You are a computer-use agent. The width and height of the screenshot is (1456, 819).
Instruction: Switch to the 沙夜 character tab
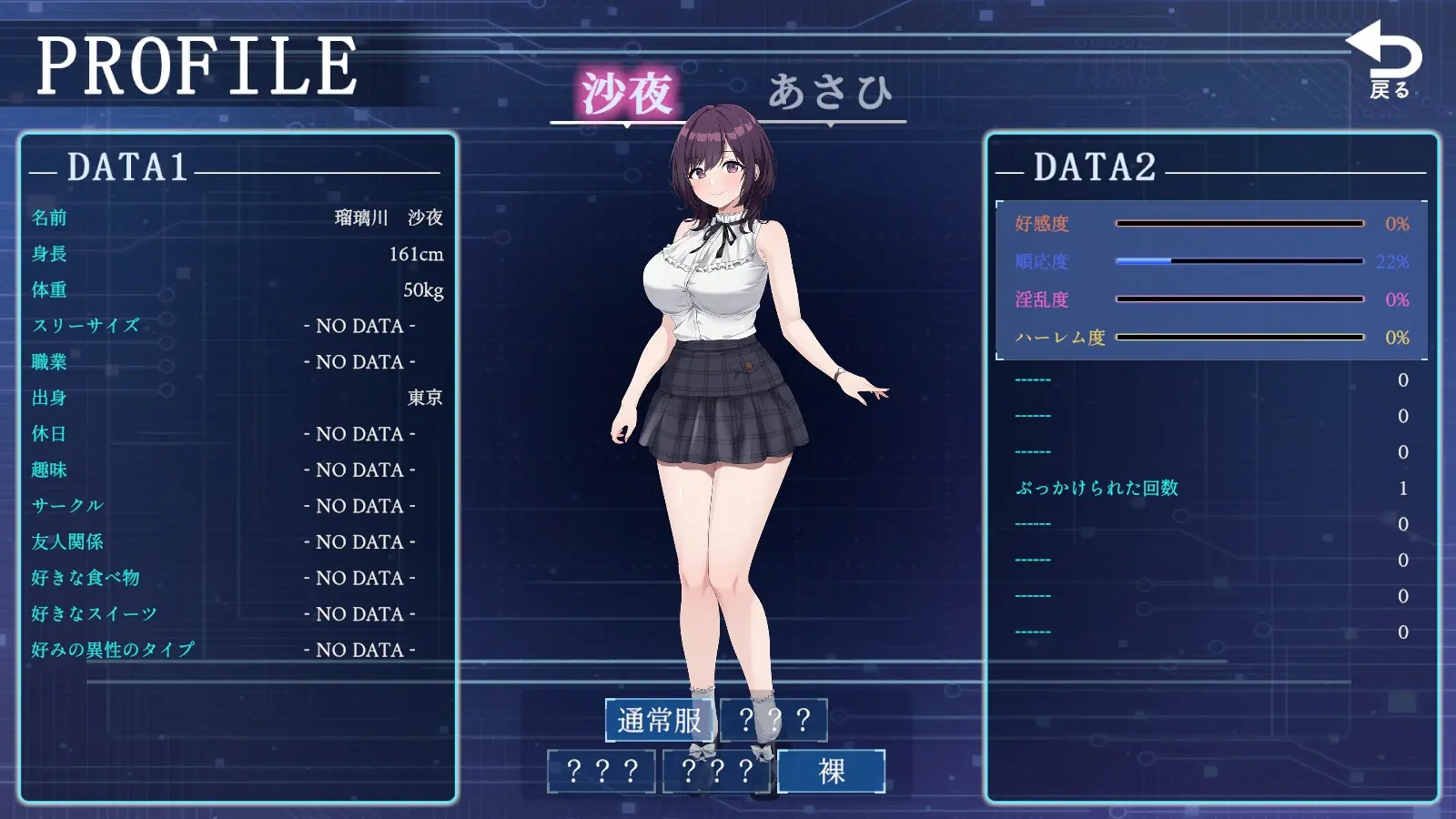coord(627,94)
